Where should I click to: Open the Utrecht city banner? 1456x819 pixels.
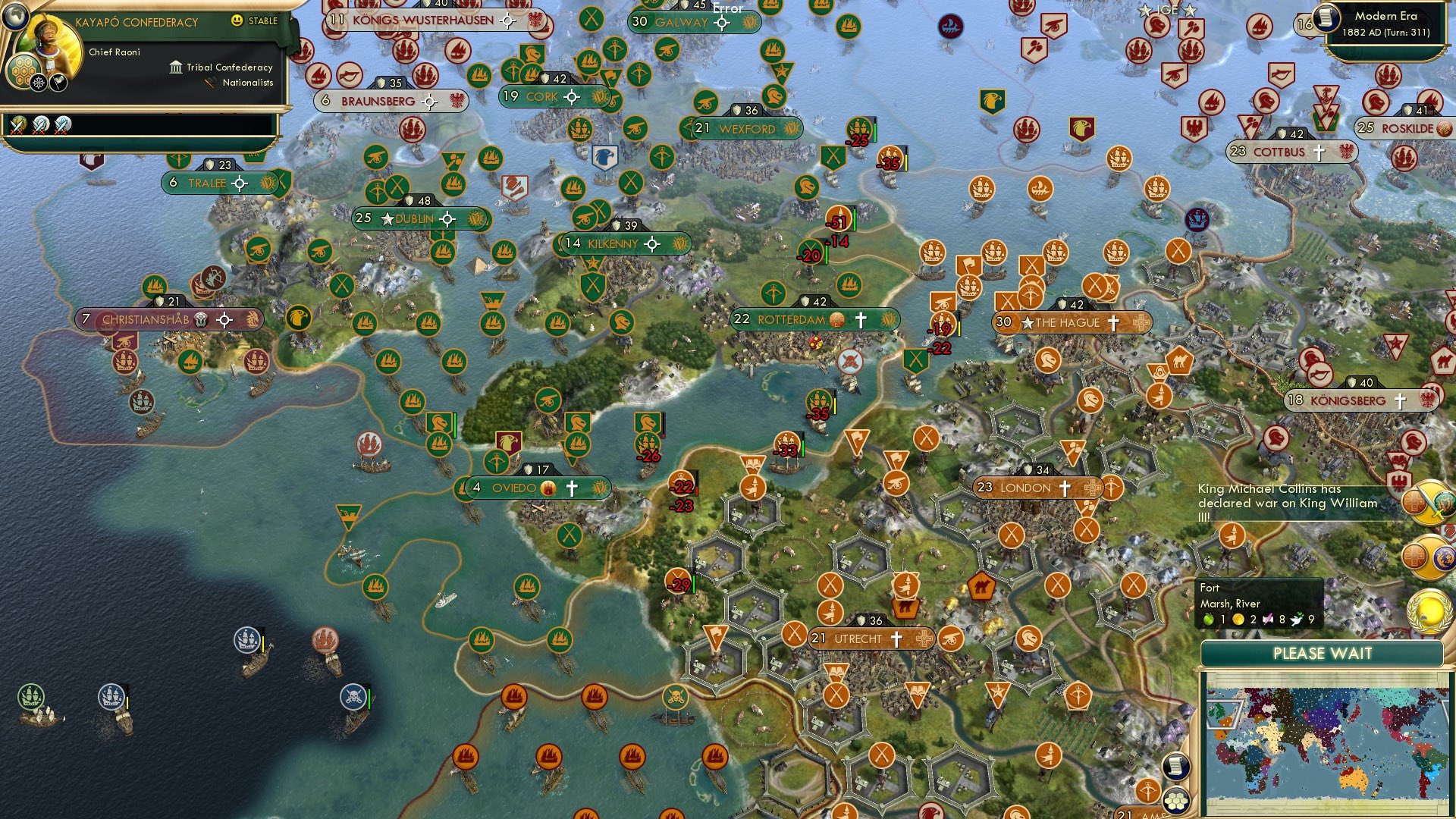click(871, 638)
